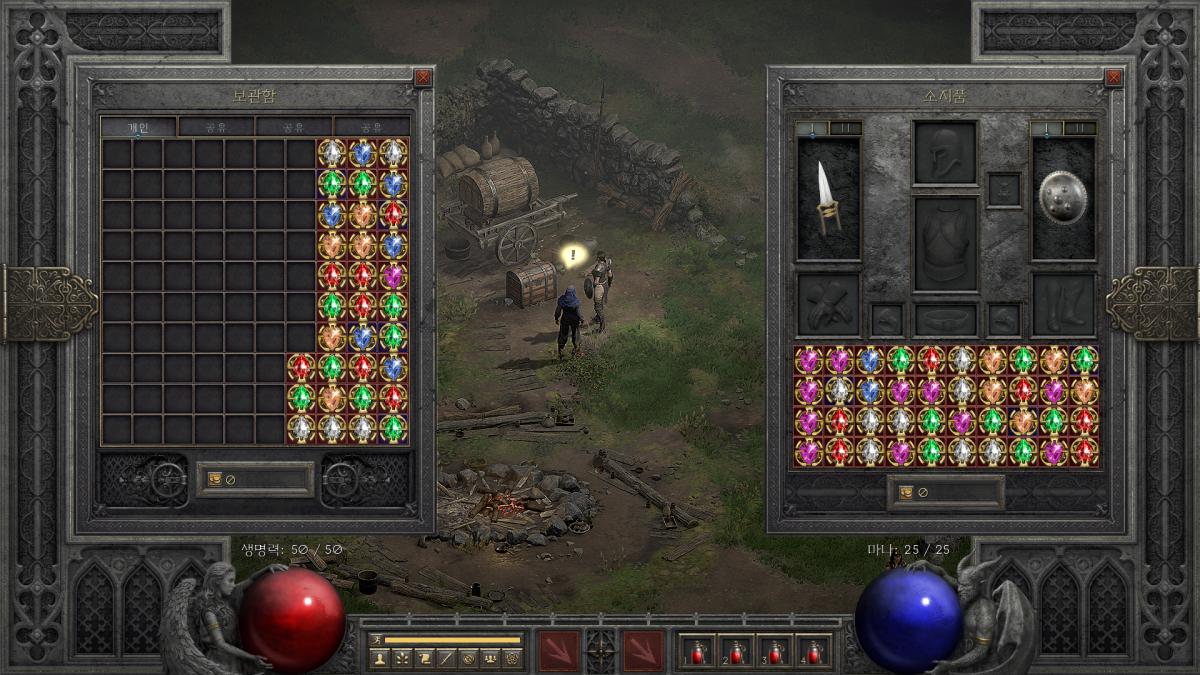Image resolution: width=1200 pixels, height=675 pixels.
Task: Use the health potion in belt slot 4
Action: [x=815, y=652]
